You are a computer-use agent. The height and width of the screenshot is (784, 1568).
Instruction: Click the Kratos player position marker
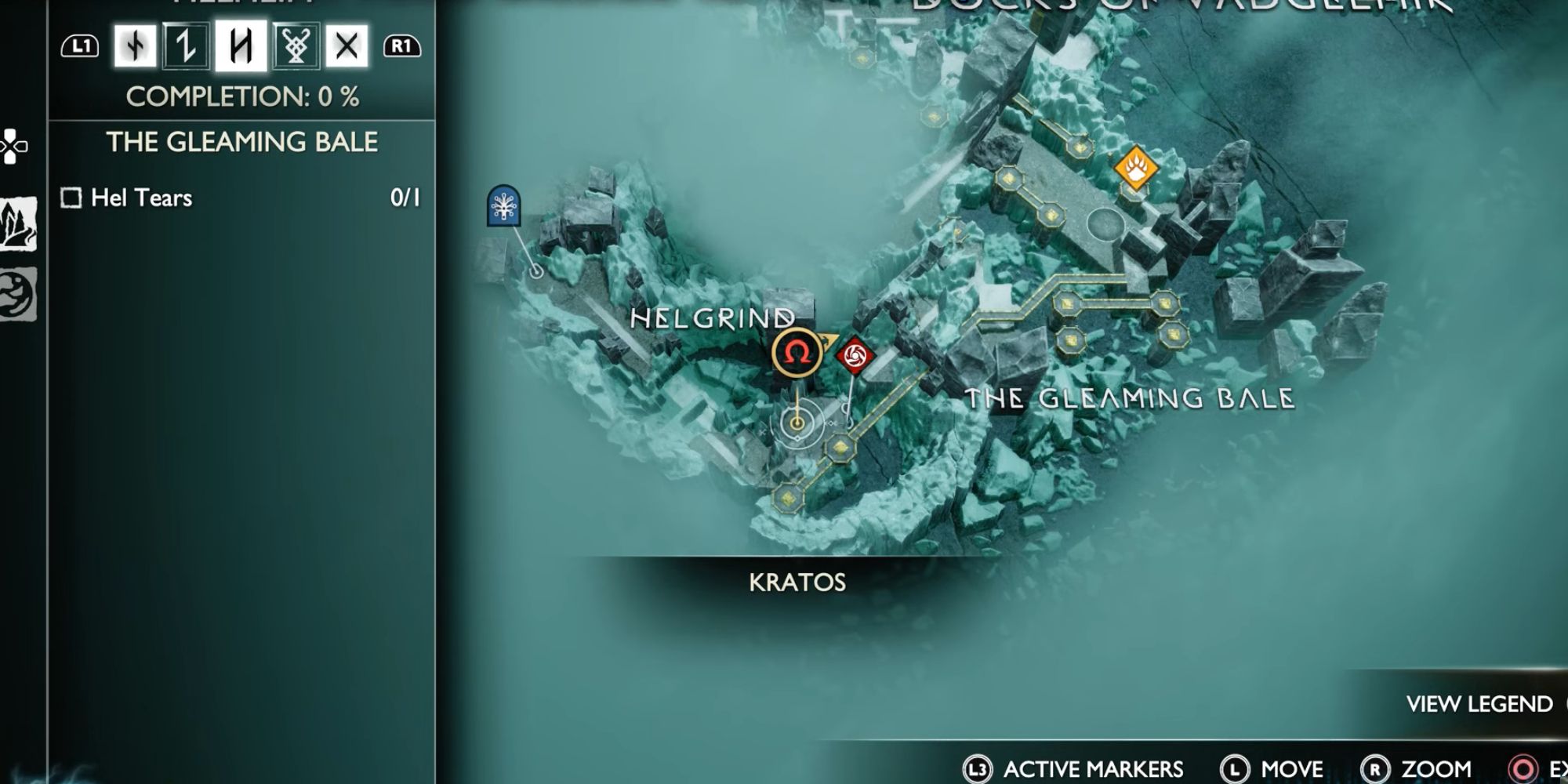798,423
